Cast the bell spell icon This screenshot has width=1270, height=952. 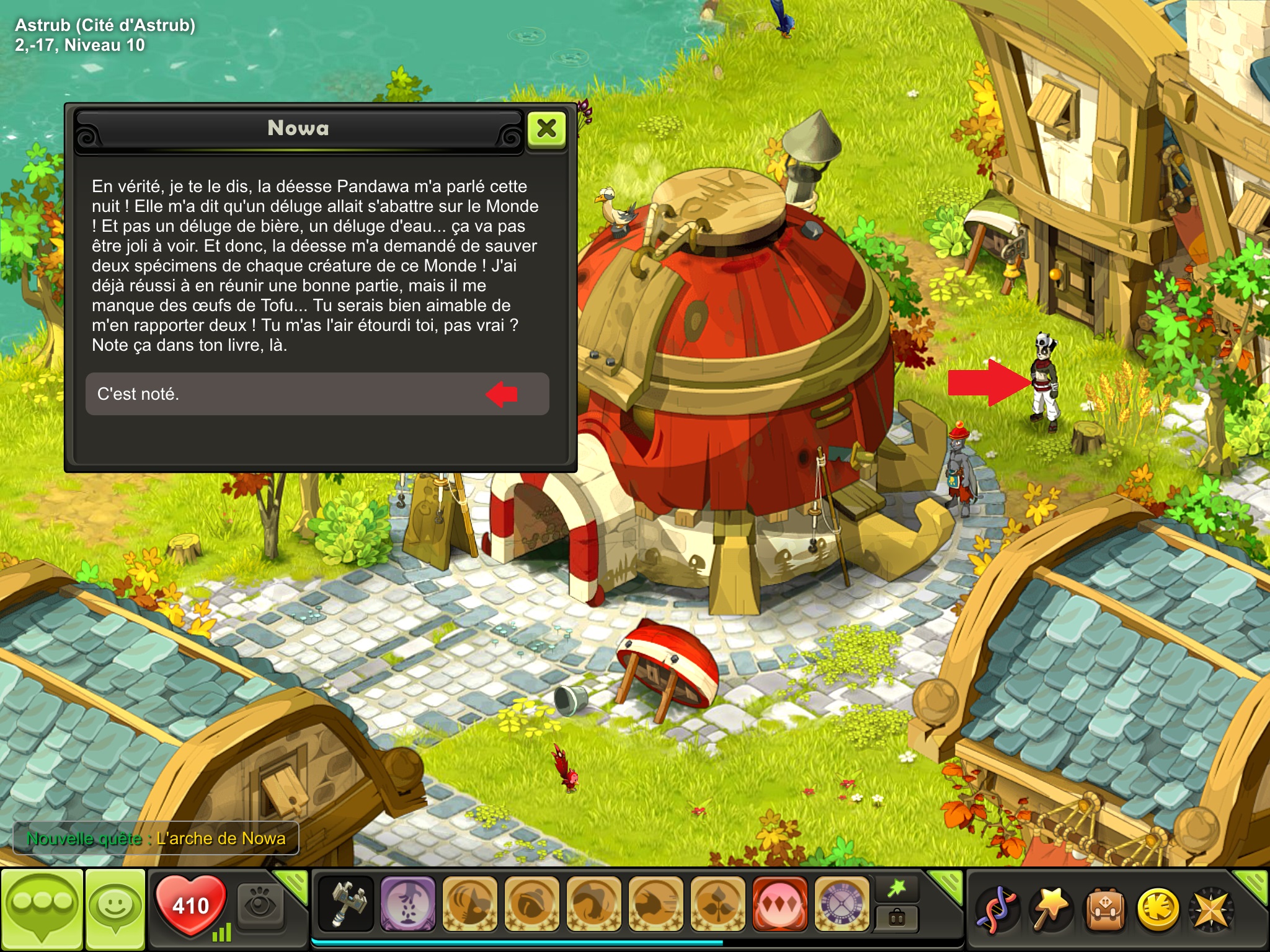coord(531,903)
